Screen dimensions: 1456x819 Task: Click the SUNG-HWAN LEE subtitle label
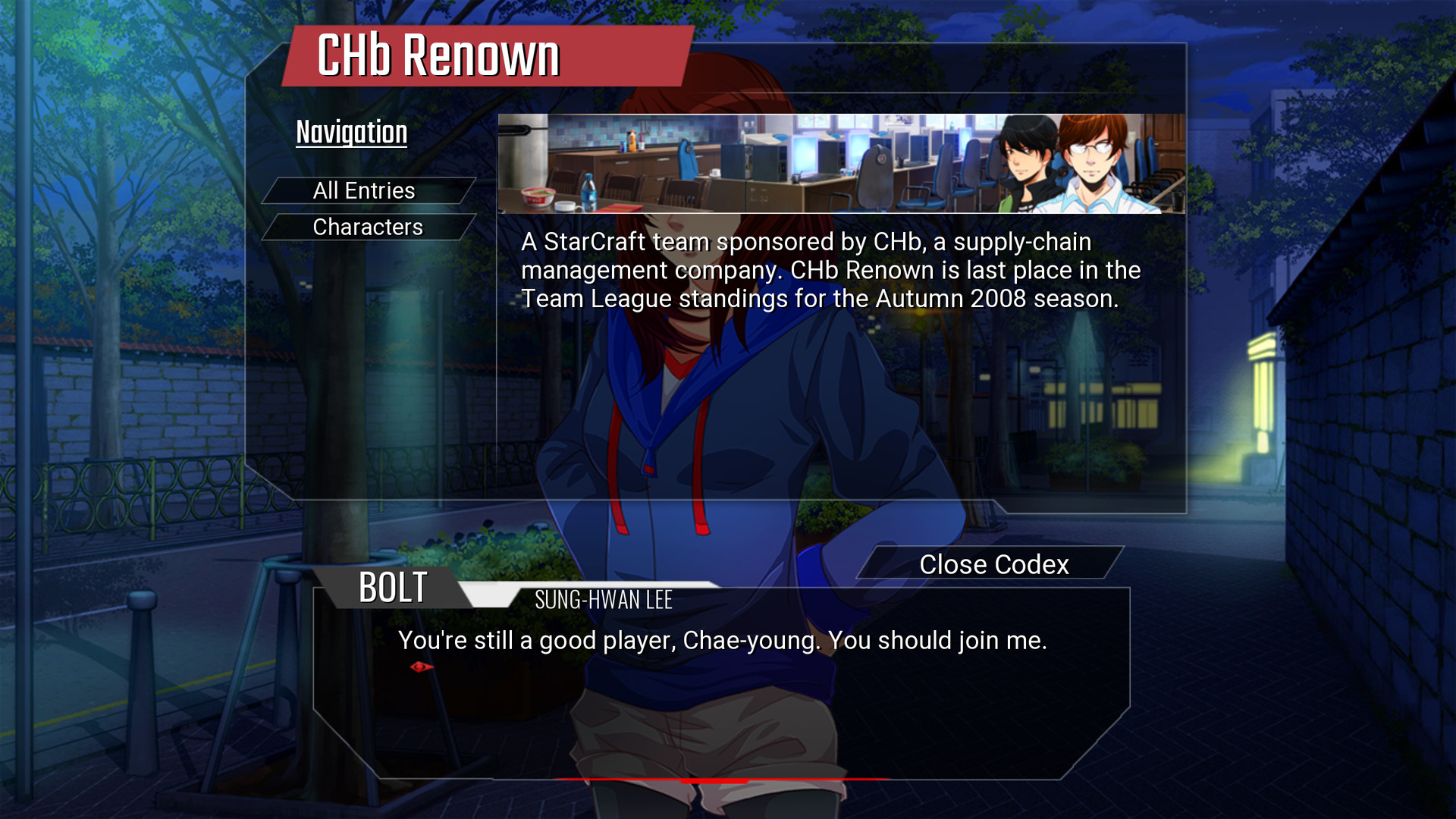[x=603, y=600]
